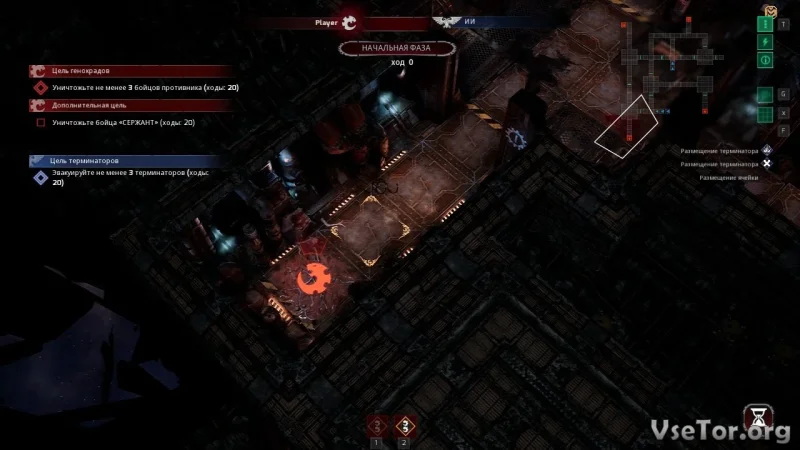
Task: Select the «Размещение ячейки» legend entry
Action: coord(728,177)
